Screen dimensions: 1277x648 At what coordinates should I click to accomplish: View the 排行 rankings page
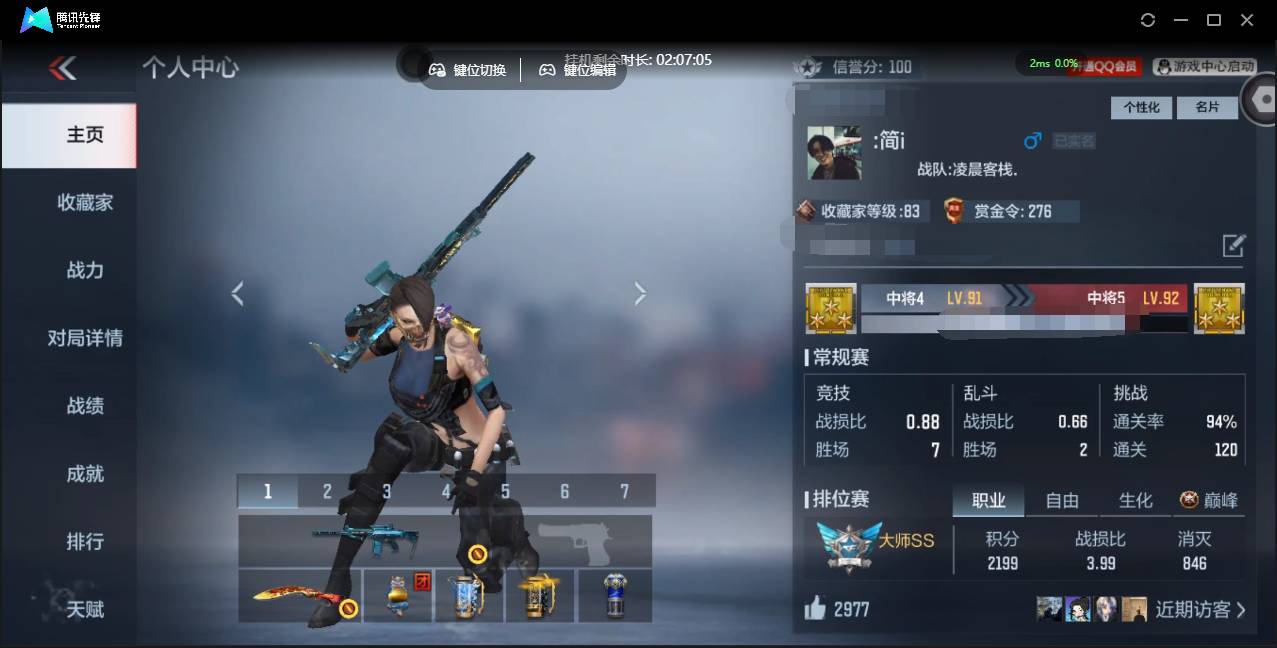(x=85, y=541)
